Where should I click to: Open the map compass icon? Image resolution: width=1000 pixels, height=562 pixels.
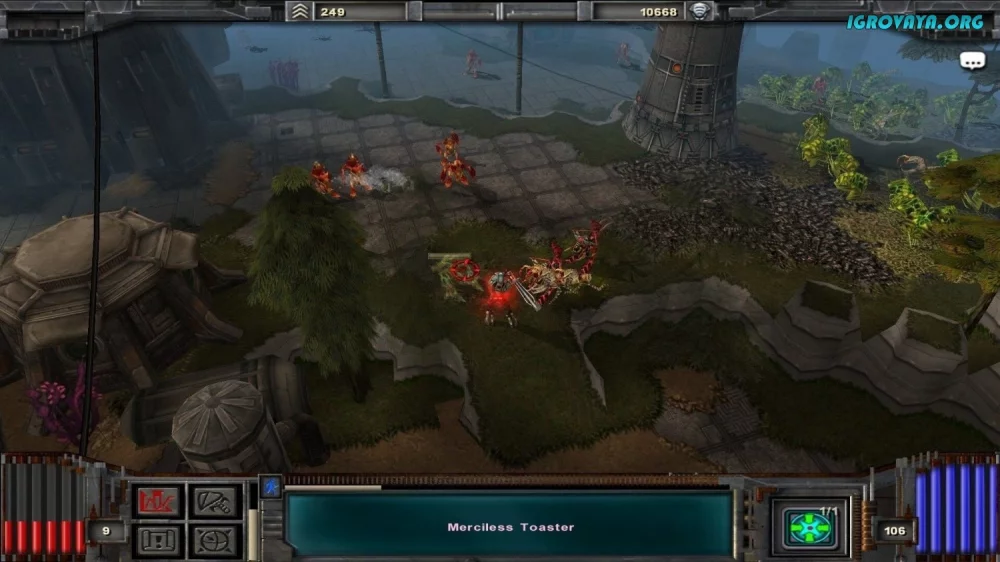pos(215,540)
